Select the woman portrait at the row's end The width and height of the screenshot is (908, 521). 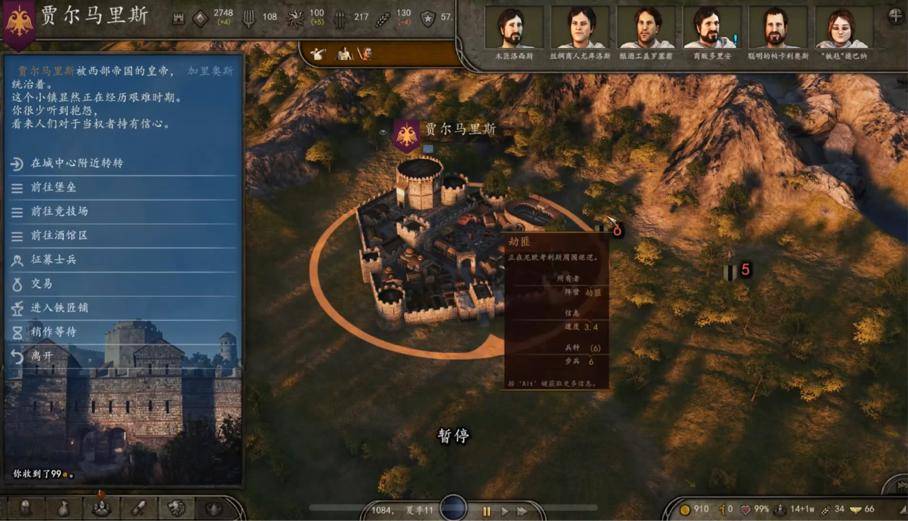pos(843,27)
